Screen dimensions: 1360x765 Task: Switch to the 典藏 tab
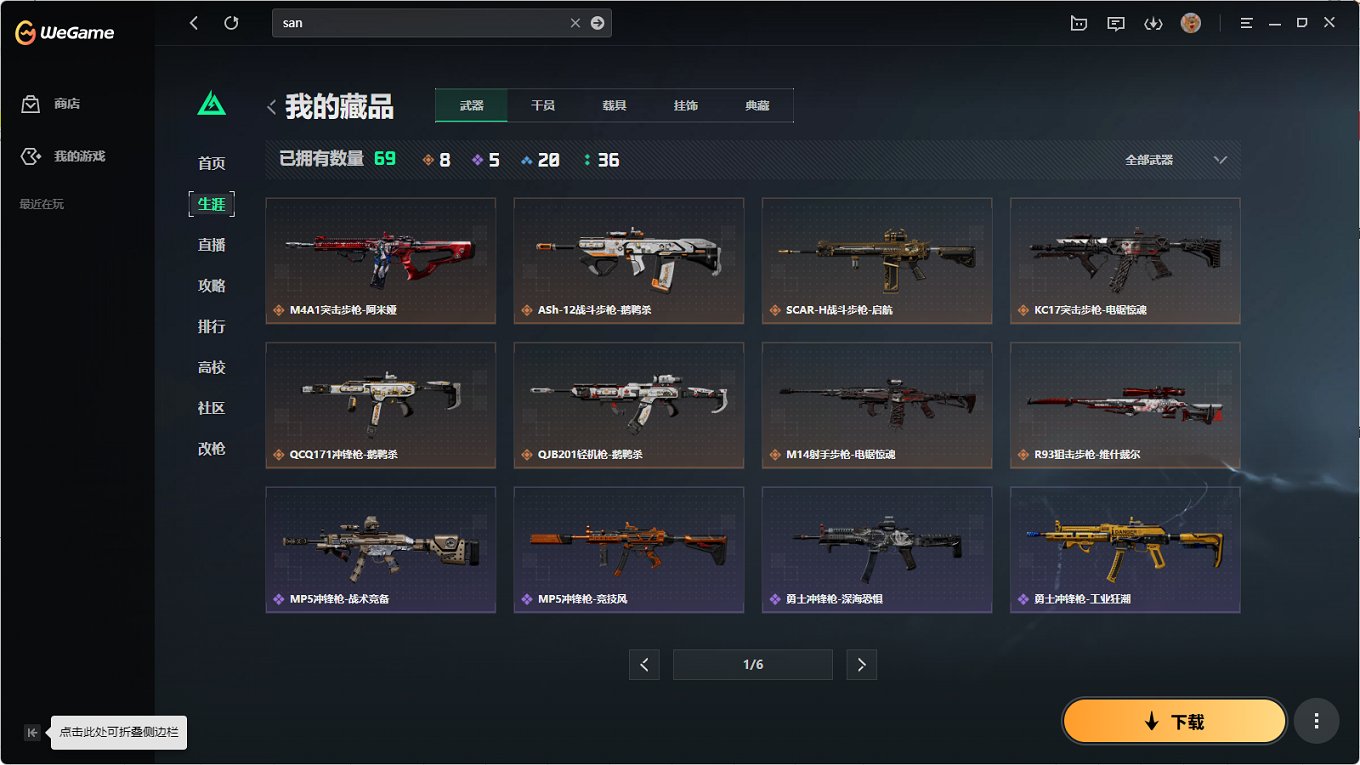point(757,104)
